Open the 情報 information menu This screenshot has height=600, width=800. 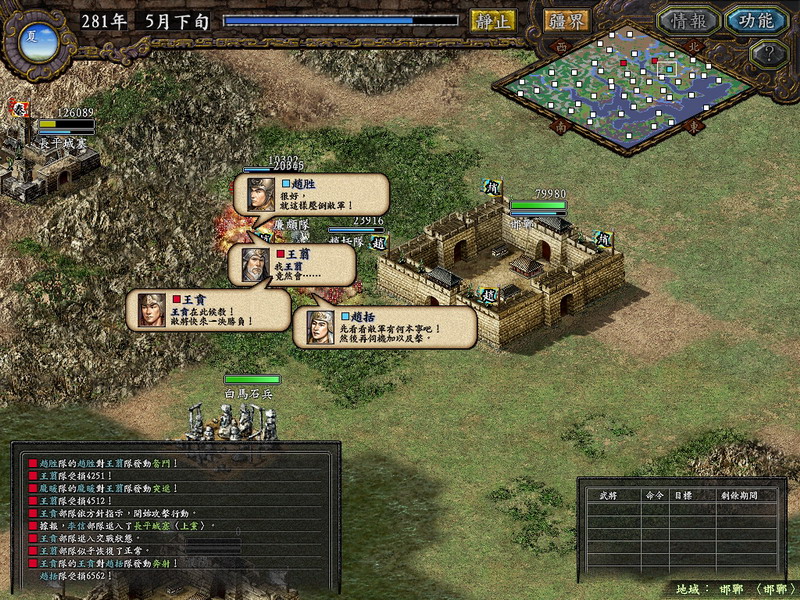689,21
